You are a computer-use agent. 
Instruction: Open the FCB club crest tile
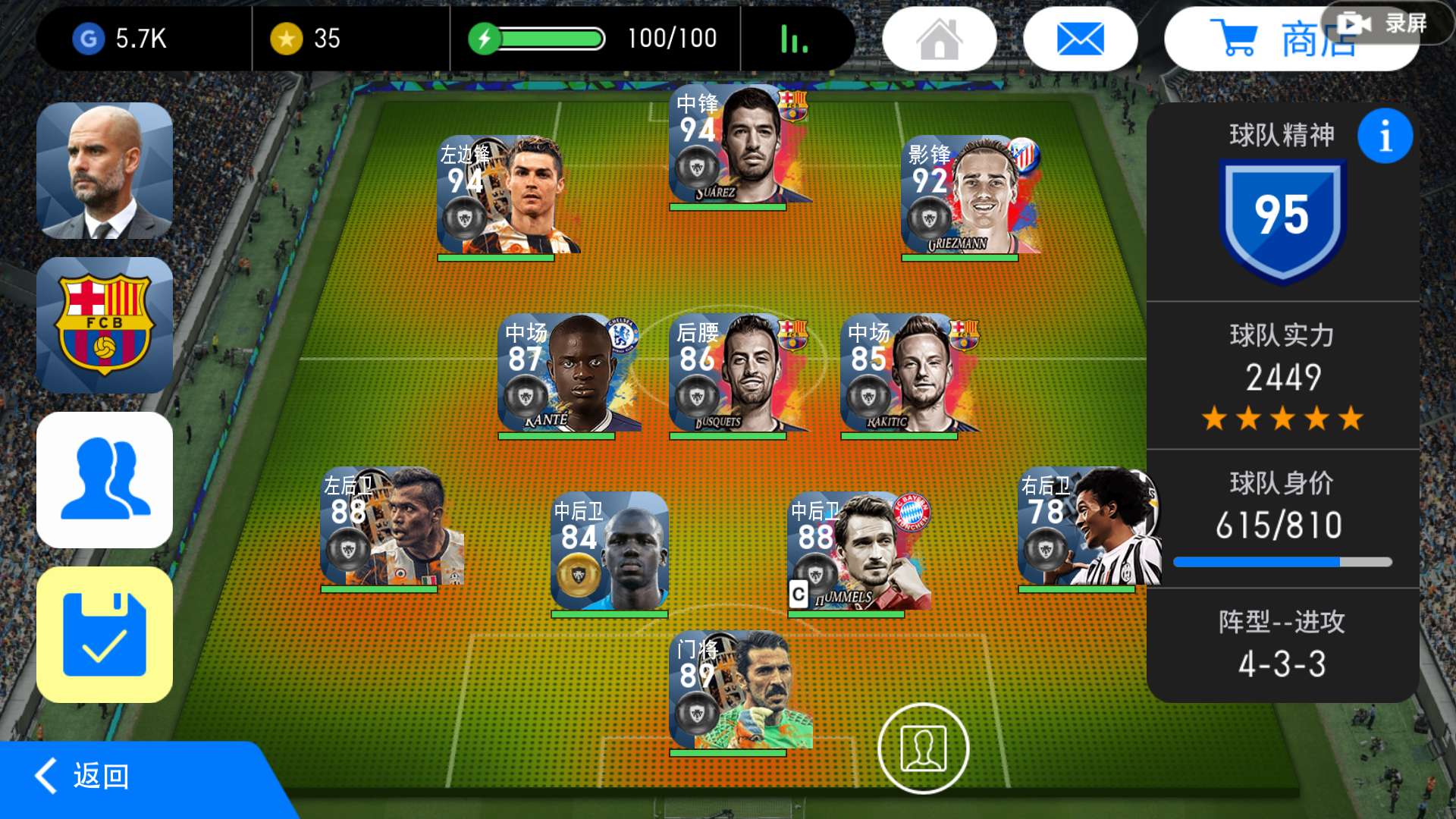pyautogui.click(x=105, y=325)
